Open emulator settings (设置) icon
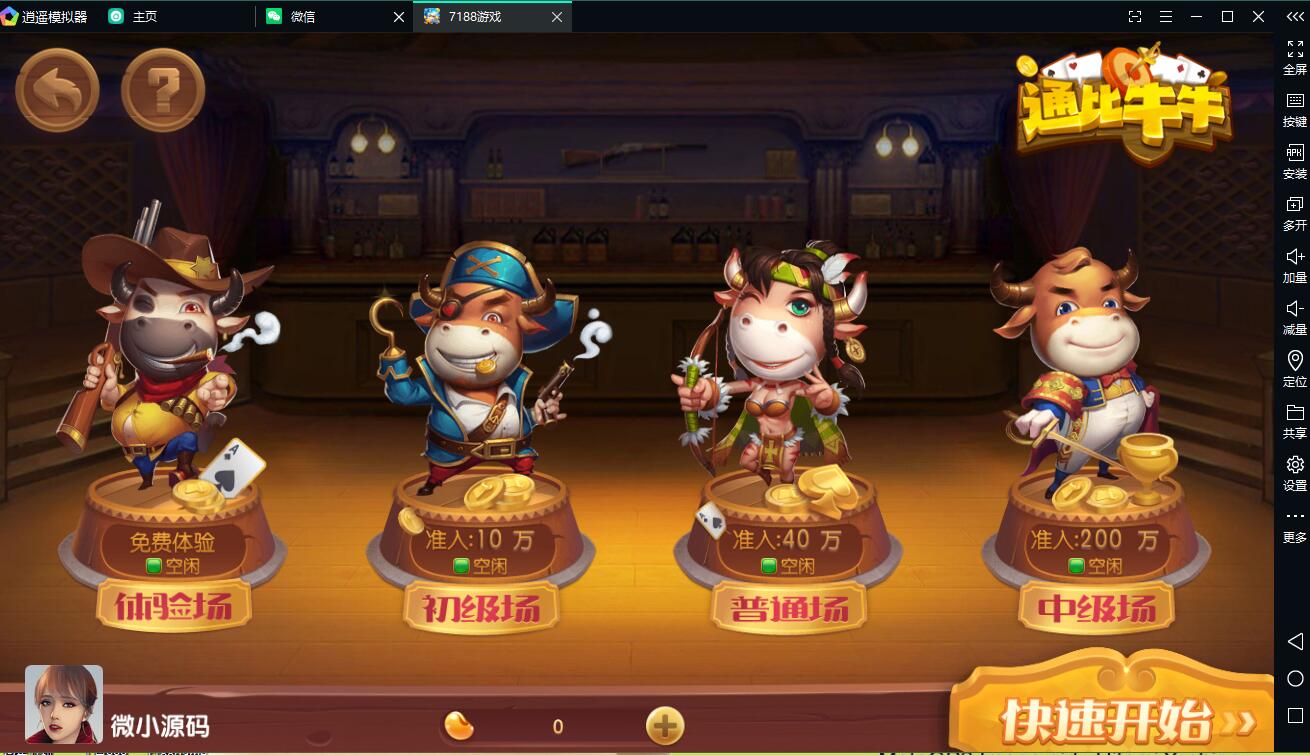The height and width of the screenshot is (755, 1310). [x=1294, y=472]
